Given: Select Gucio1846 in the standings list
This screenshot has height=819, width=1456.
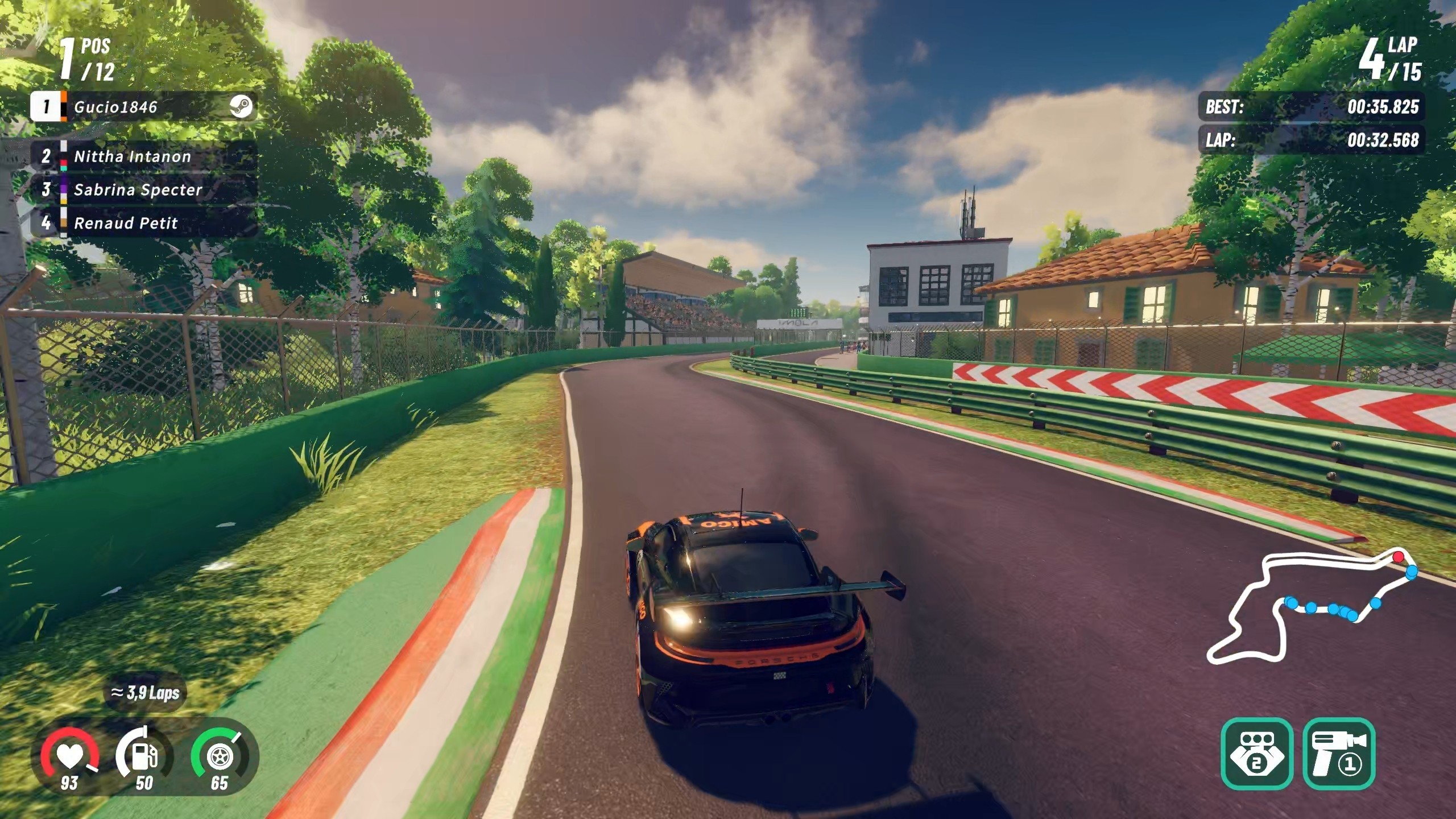Looking at the screenshot, I should click(143, 107).
